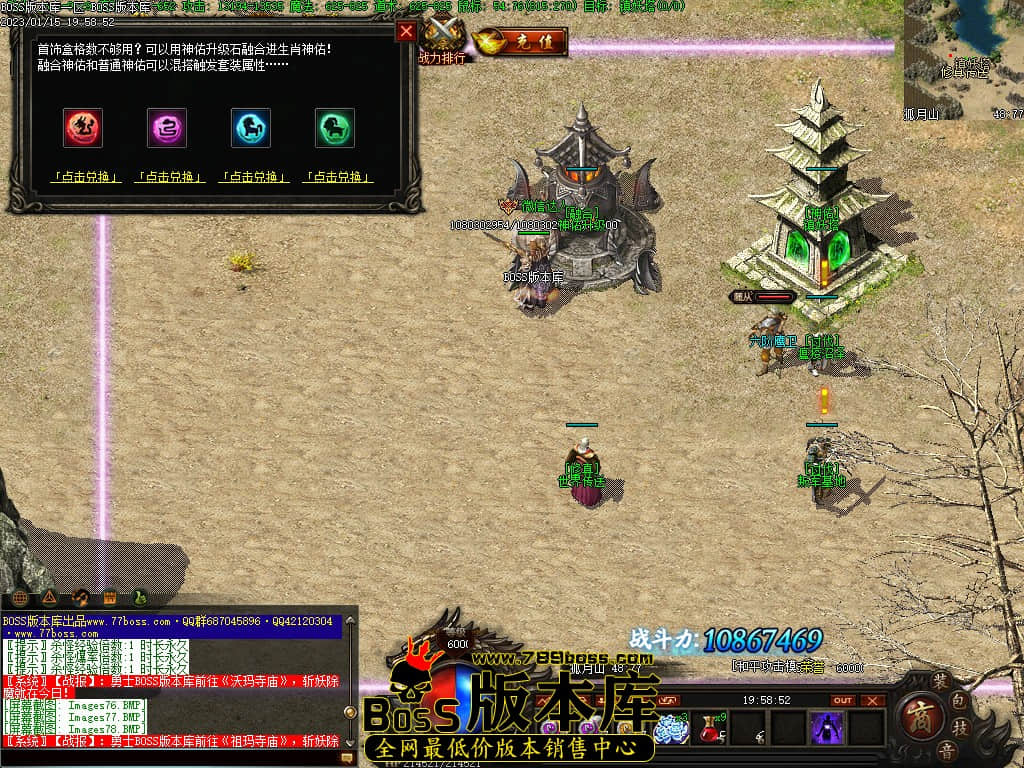Image resolution: width=1024 pixels, height=768 pixels.
Task: Open the 充值 recharge shop
Action: [521, 42]
